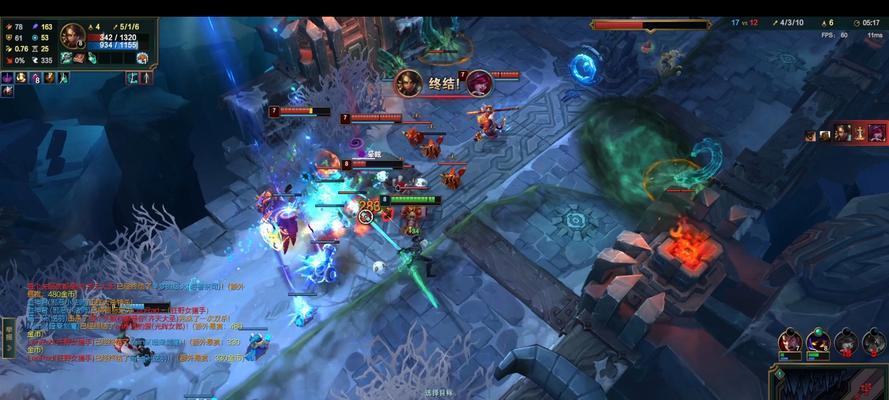Click your champion portrait in the stats panel
889x400 pixels.
[73, 37]
